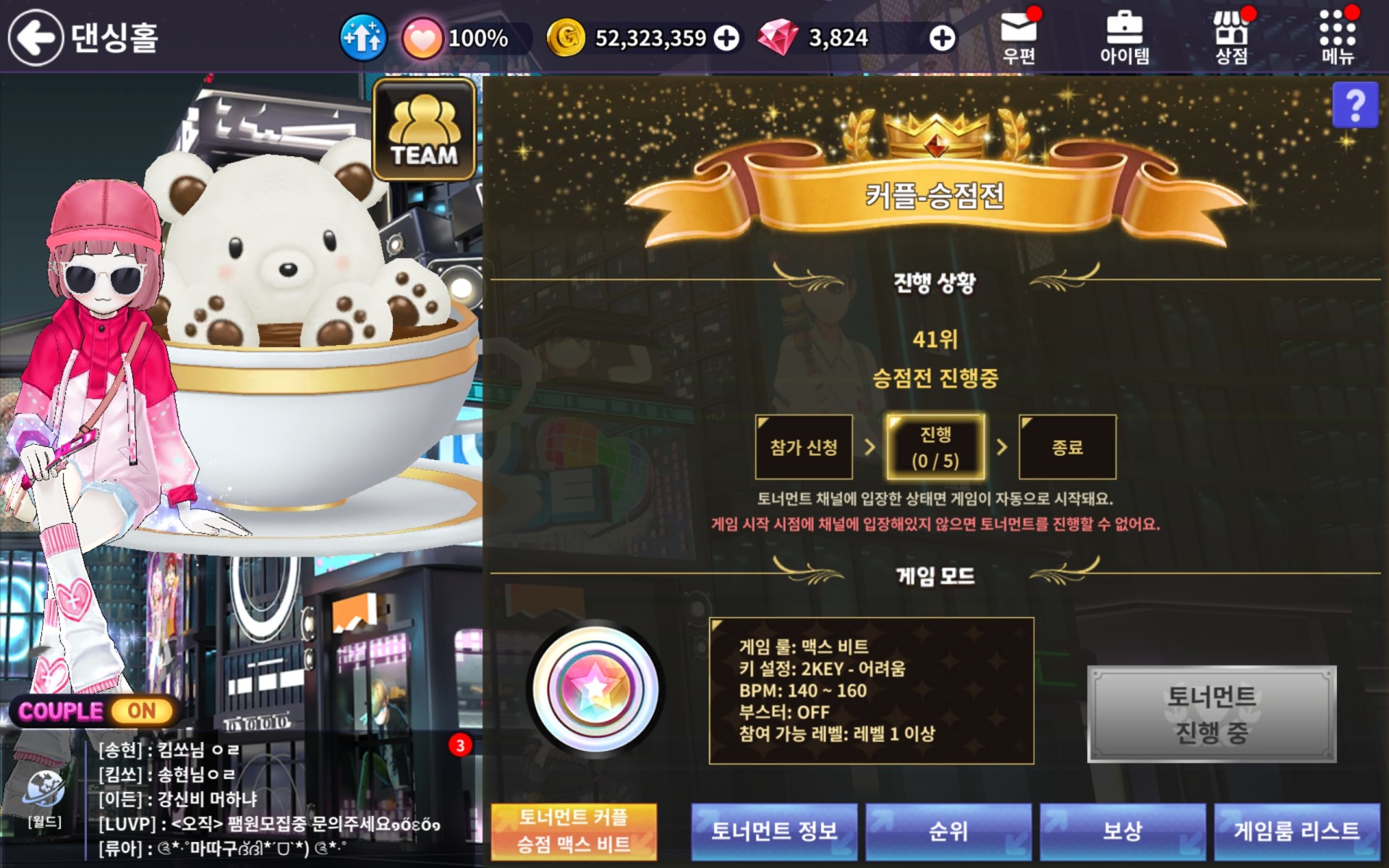Open the 상점 shop

pos(1231,38)
